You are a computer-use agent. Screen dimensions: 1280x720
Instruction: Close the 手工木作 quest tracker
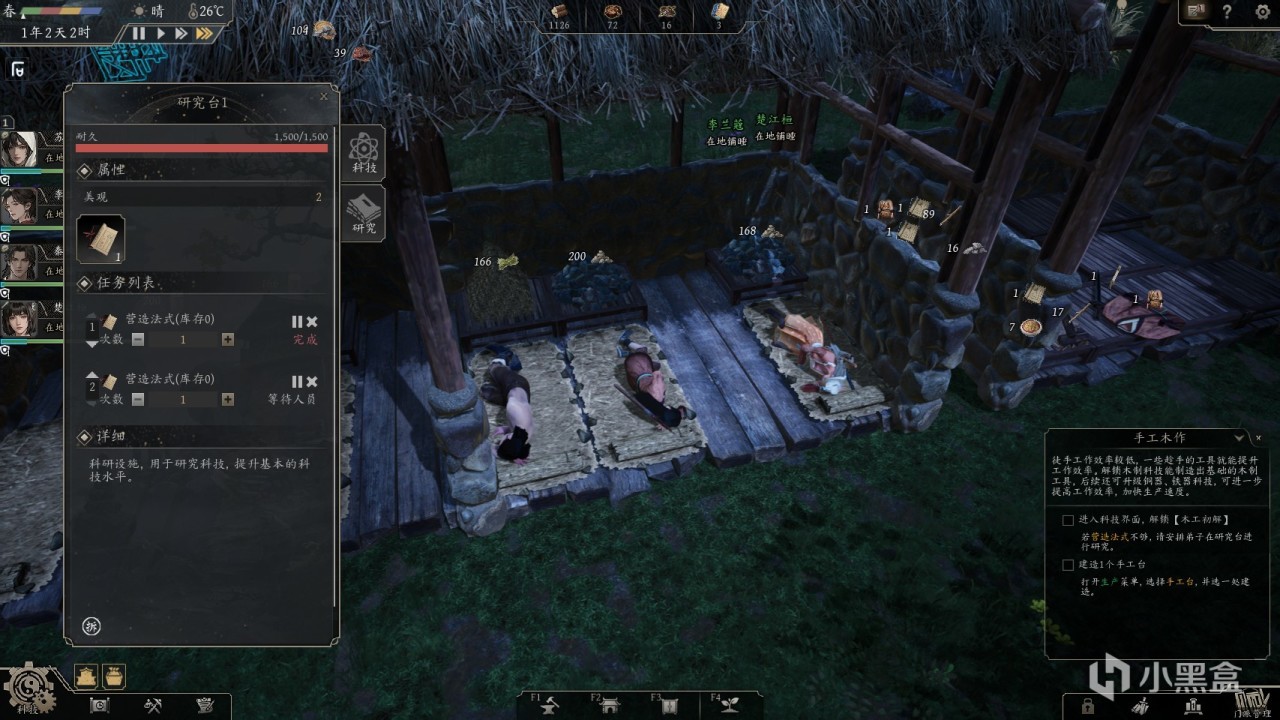(x=1258, y=438)
